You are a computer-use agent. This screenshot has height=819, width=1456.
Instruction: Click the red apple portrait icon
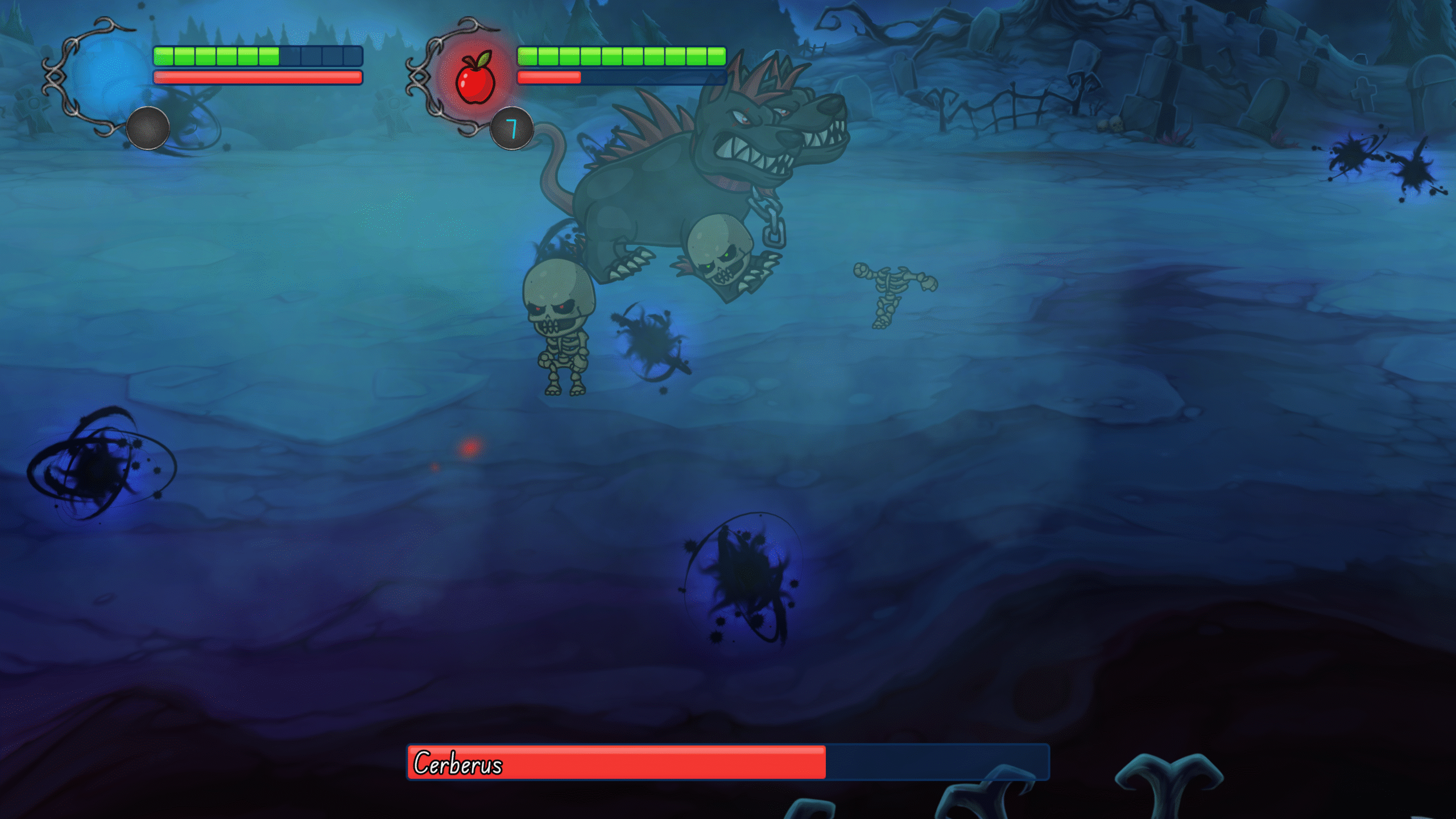[475, 78]
